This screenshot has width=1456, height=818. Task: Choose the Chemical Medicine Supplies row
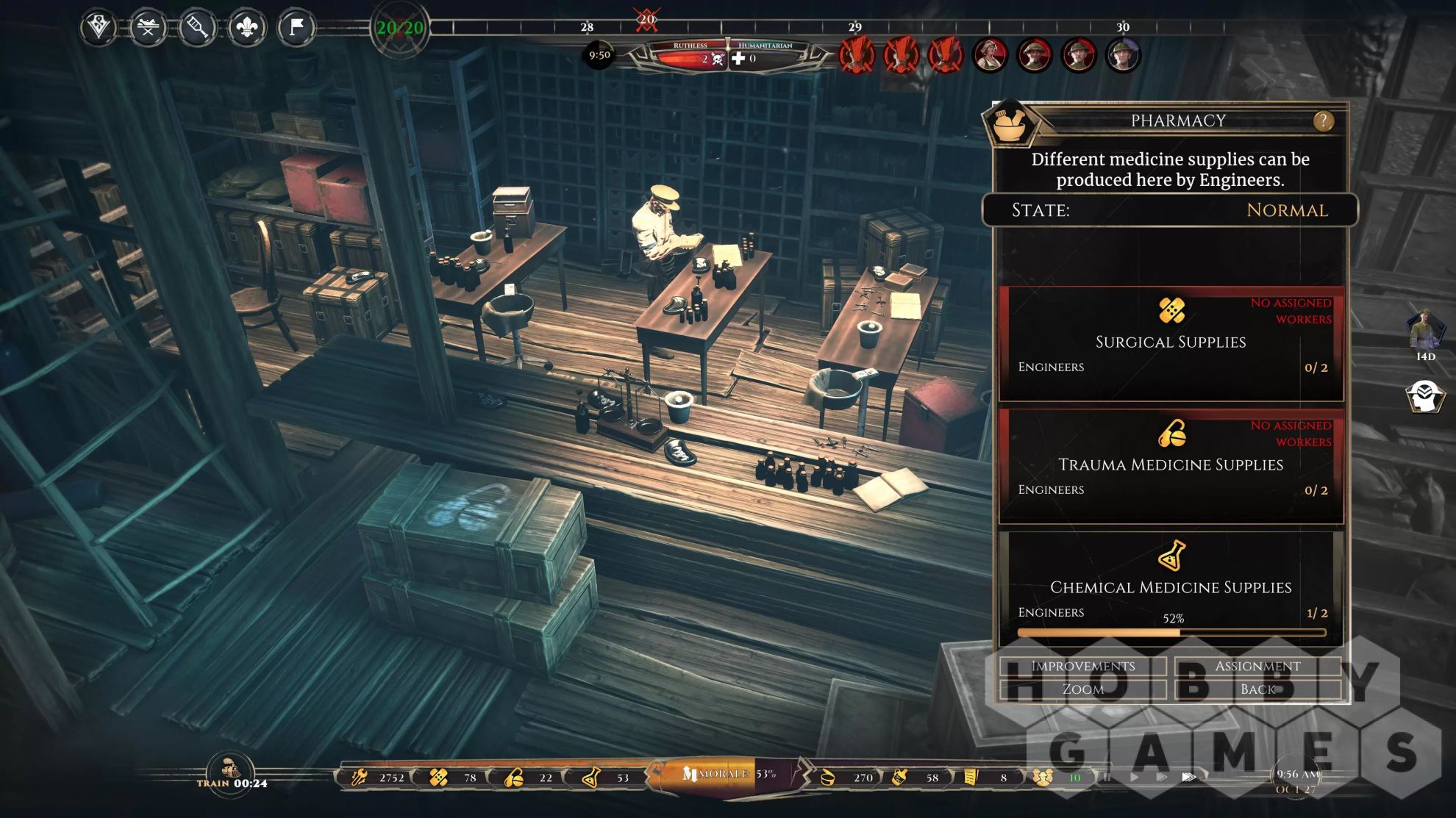[1171, 588]
